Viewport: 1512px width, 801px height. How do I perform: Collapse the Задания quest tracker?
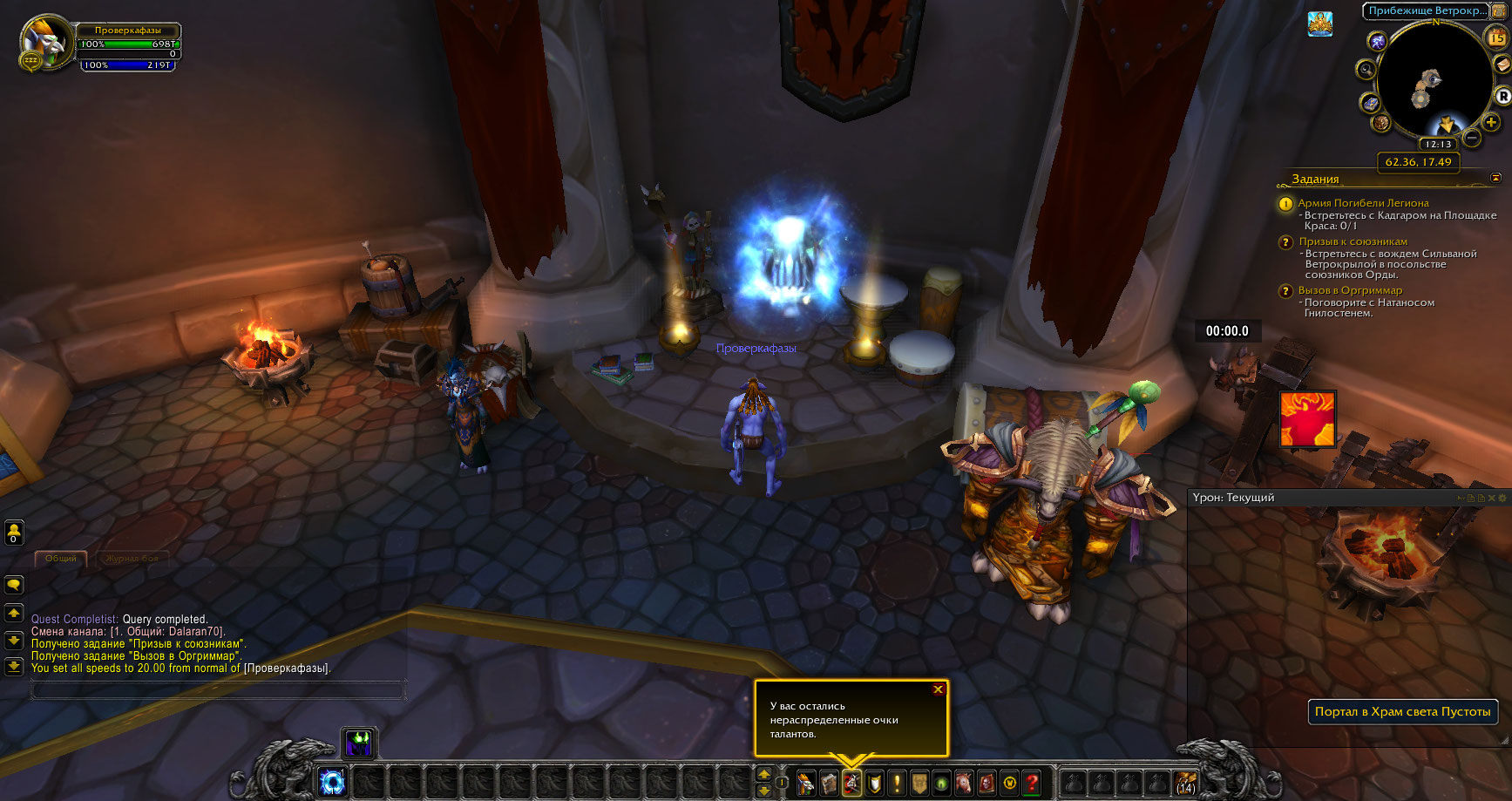pos(1495,178)
